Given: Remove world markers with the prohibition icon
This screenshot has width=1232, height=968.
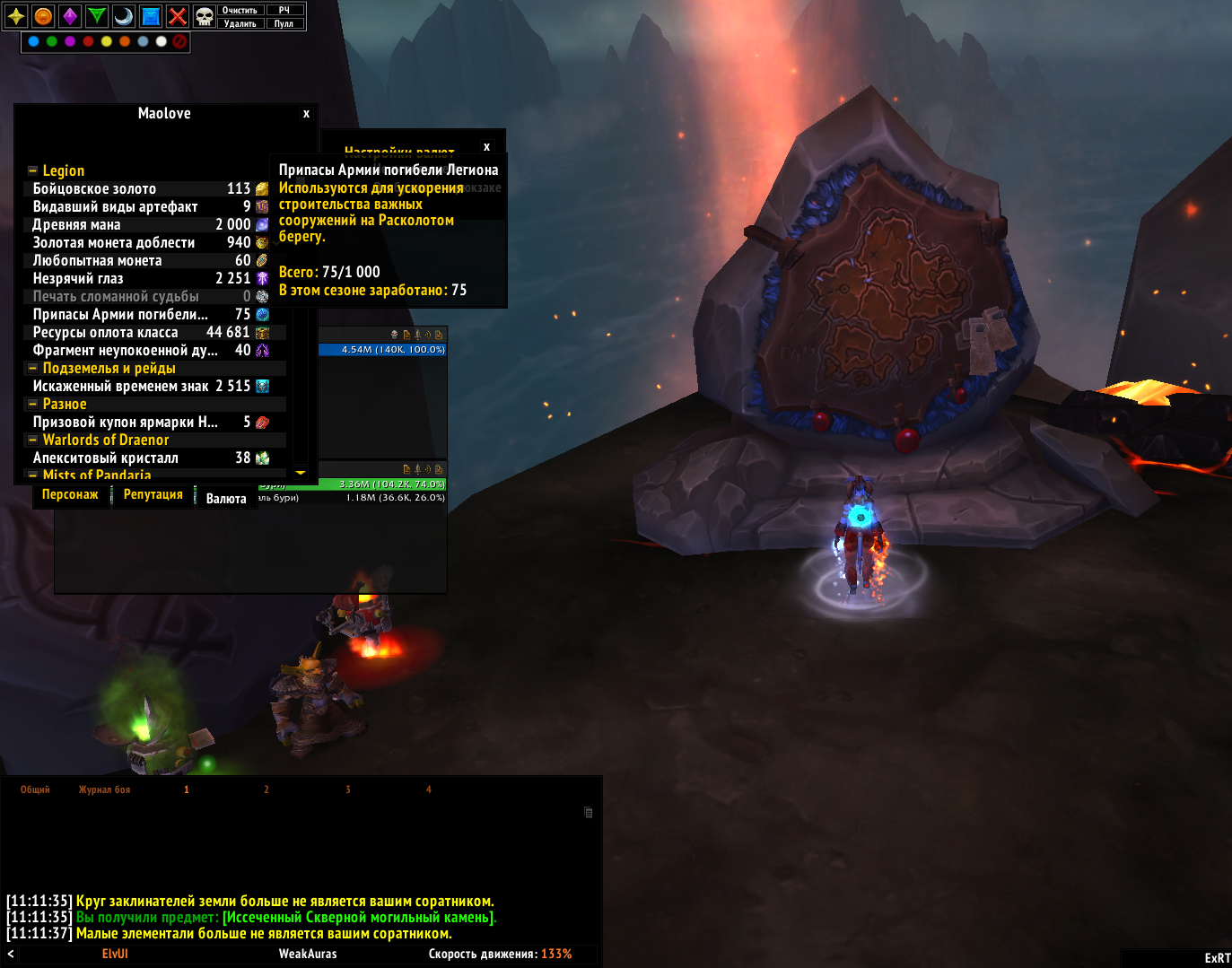Looking at the screenshot, I should pos(179,41).
